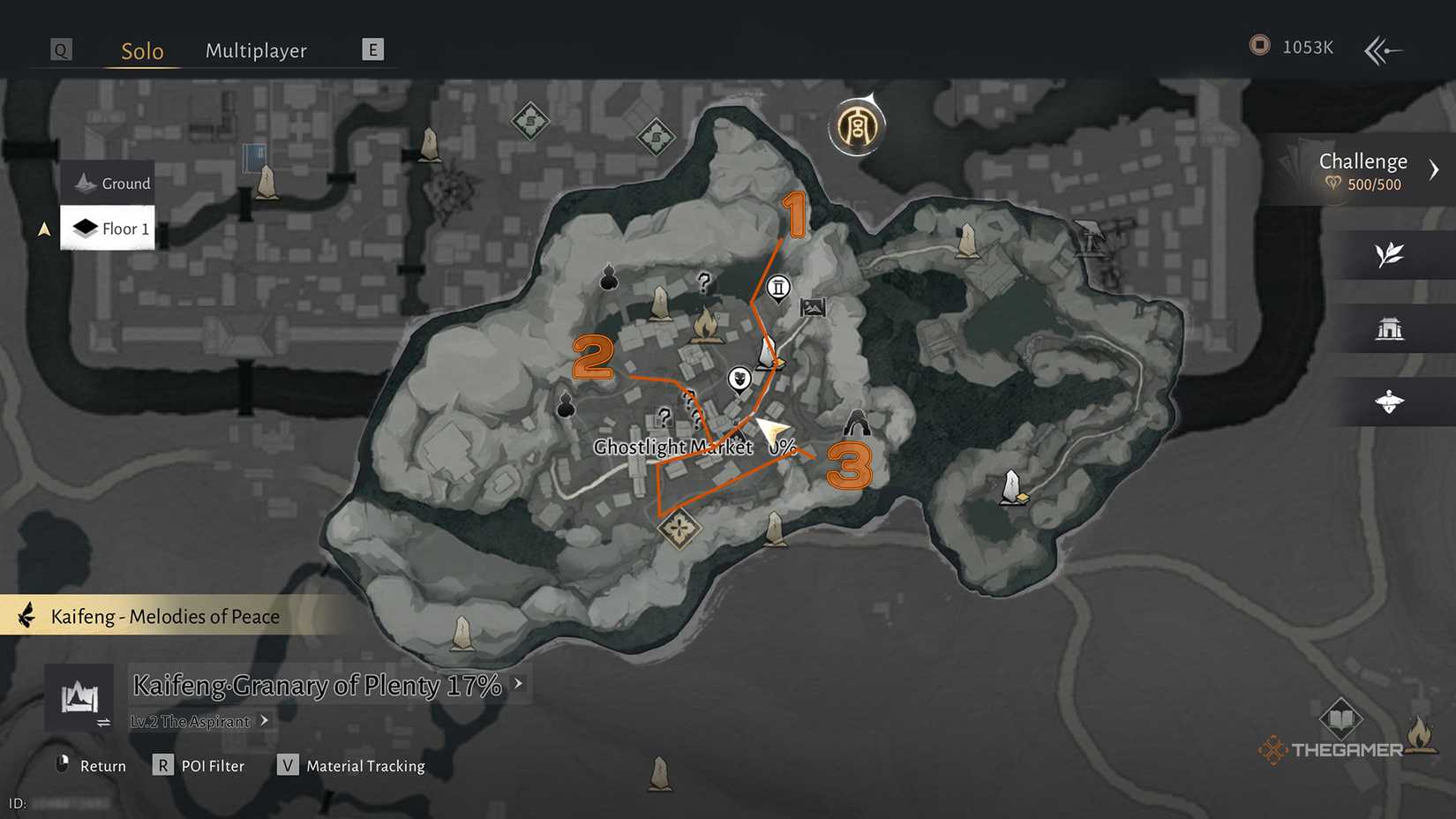Toggle the Floor 1 map layer

(x=107, y=228)
